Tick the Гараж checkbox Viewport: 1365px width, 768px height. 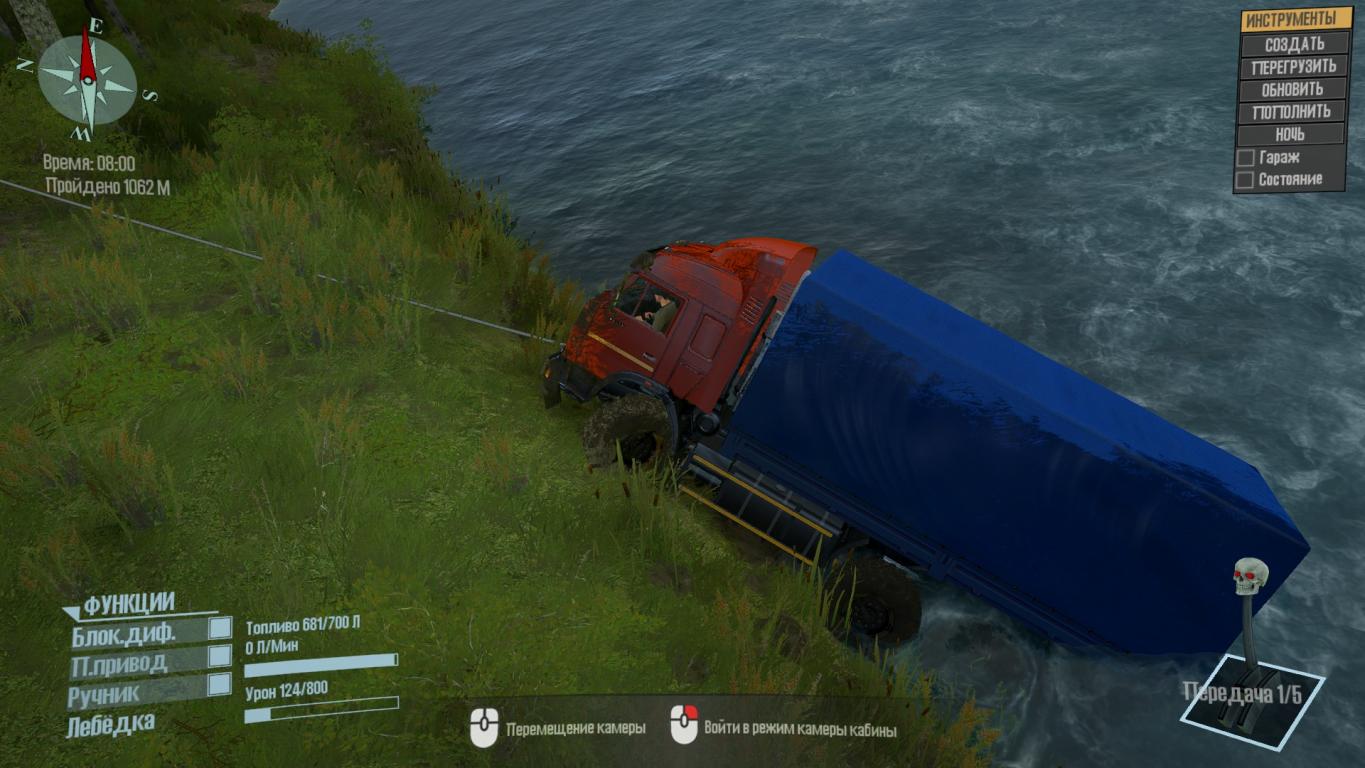1246,158
